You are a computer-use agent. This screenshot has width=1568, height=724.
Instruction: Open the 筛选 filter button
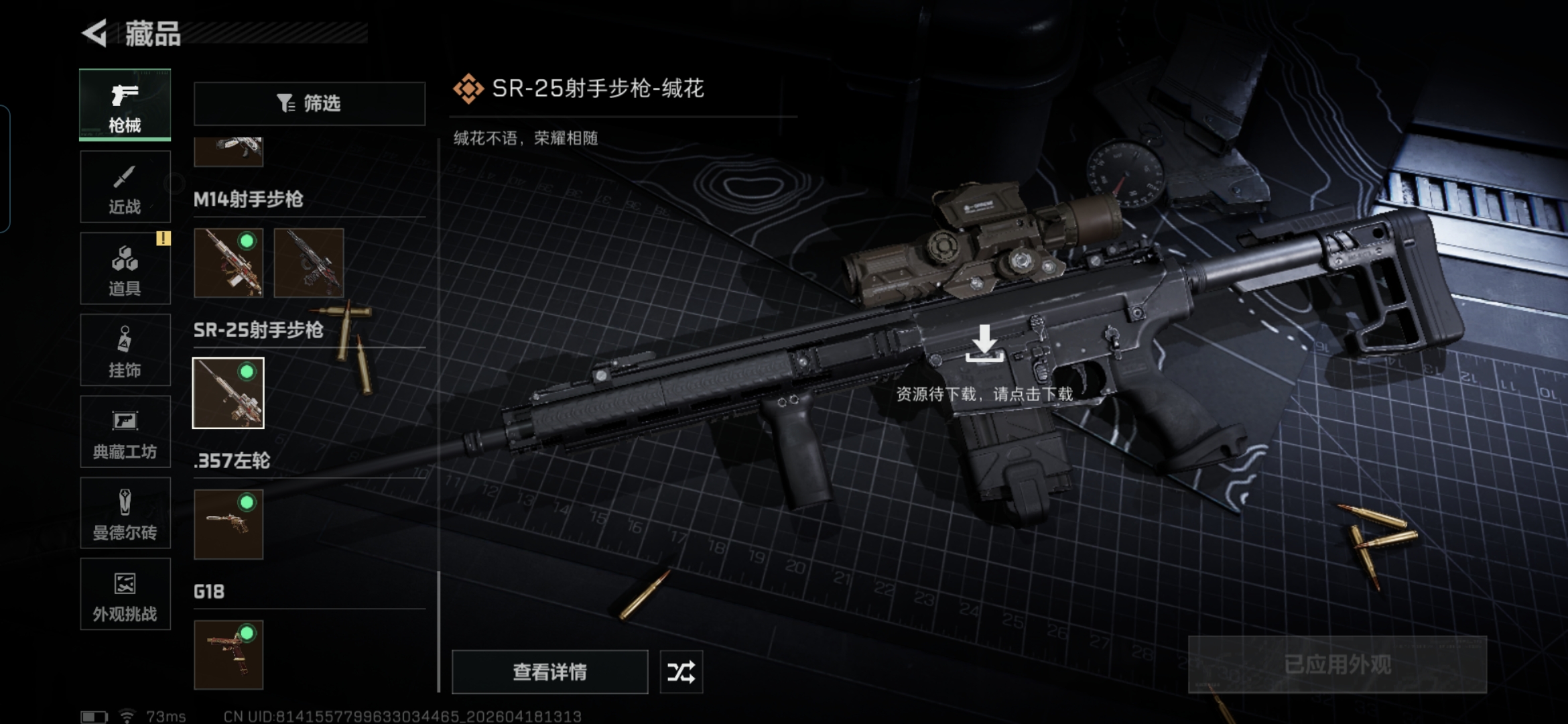[x=310, y=103]
